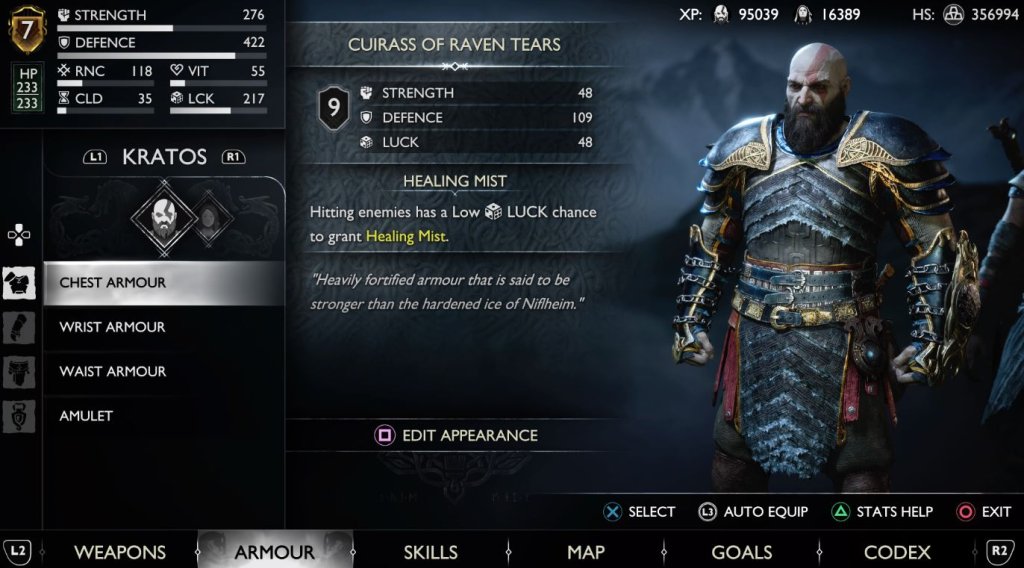1024x568 pixels.
Task: Switch to the Codex tab
Action: [x=897, y=551]
